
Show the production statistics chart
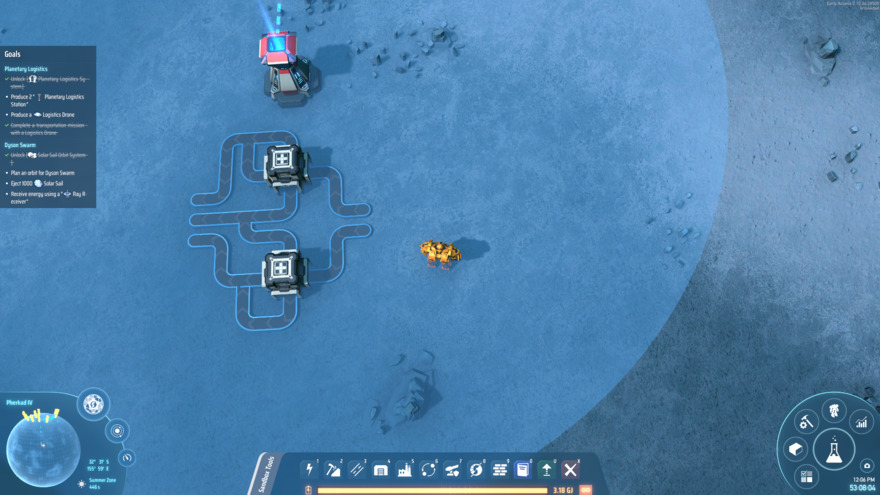pos(861,423)
